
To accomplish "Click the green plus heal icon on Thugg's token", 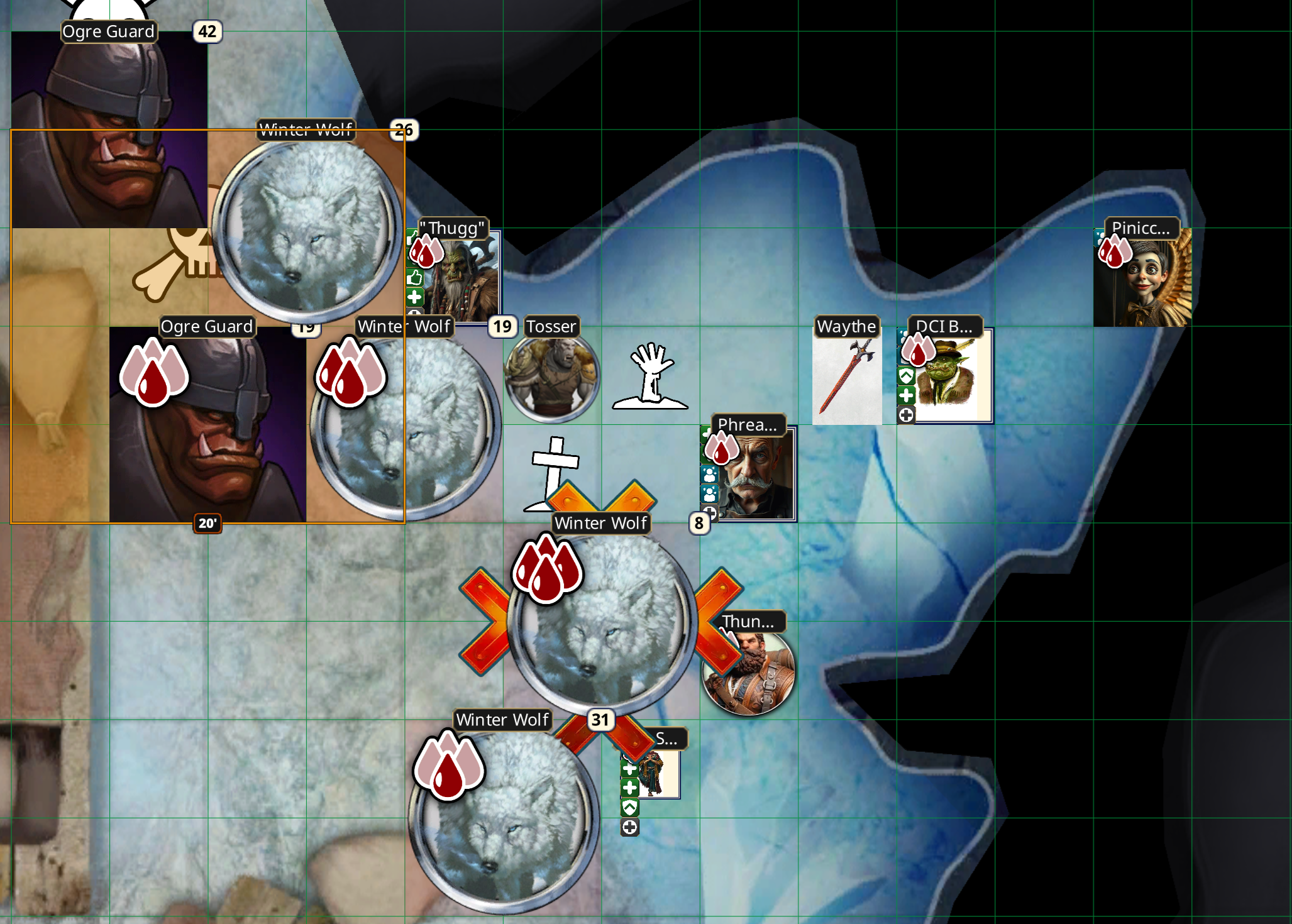I will [414, 297].
